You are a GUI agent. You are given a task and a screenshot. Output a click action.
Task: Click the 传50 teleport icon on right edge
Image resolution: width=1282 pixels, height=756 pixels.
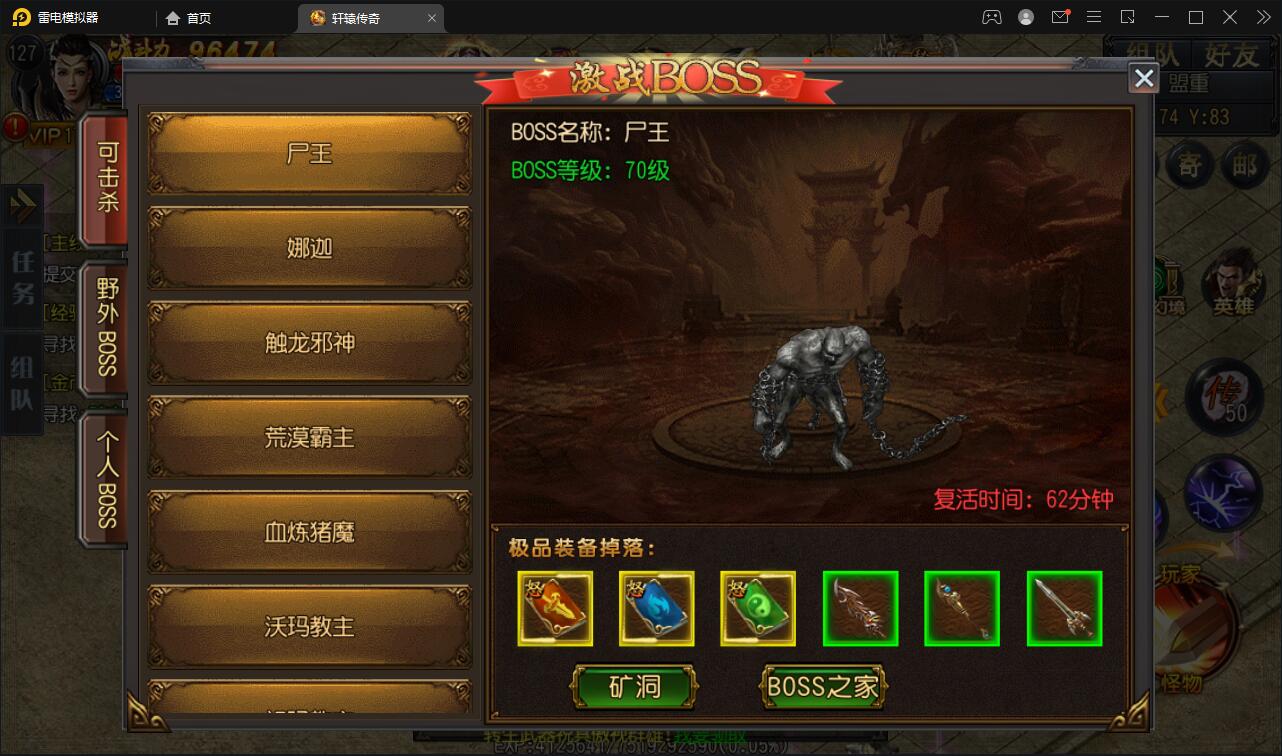coord(1224,397)
